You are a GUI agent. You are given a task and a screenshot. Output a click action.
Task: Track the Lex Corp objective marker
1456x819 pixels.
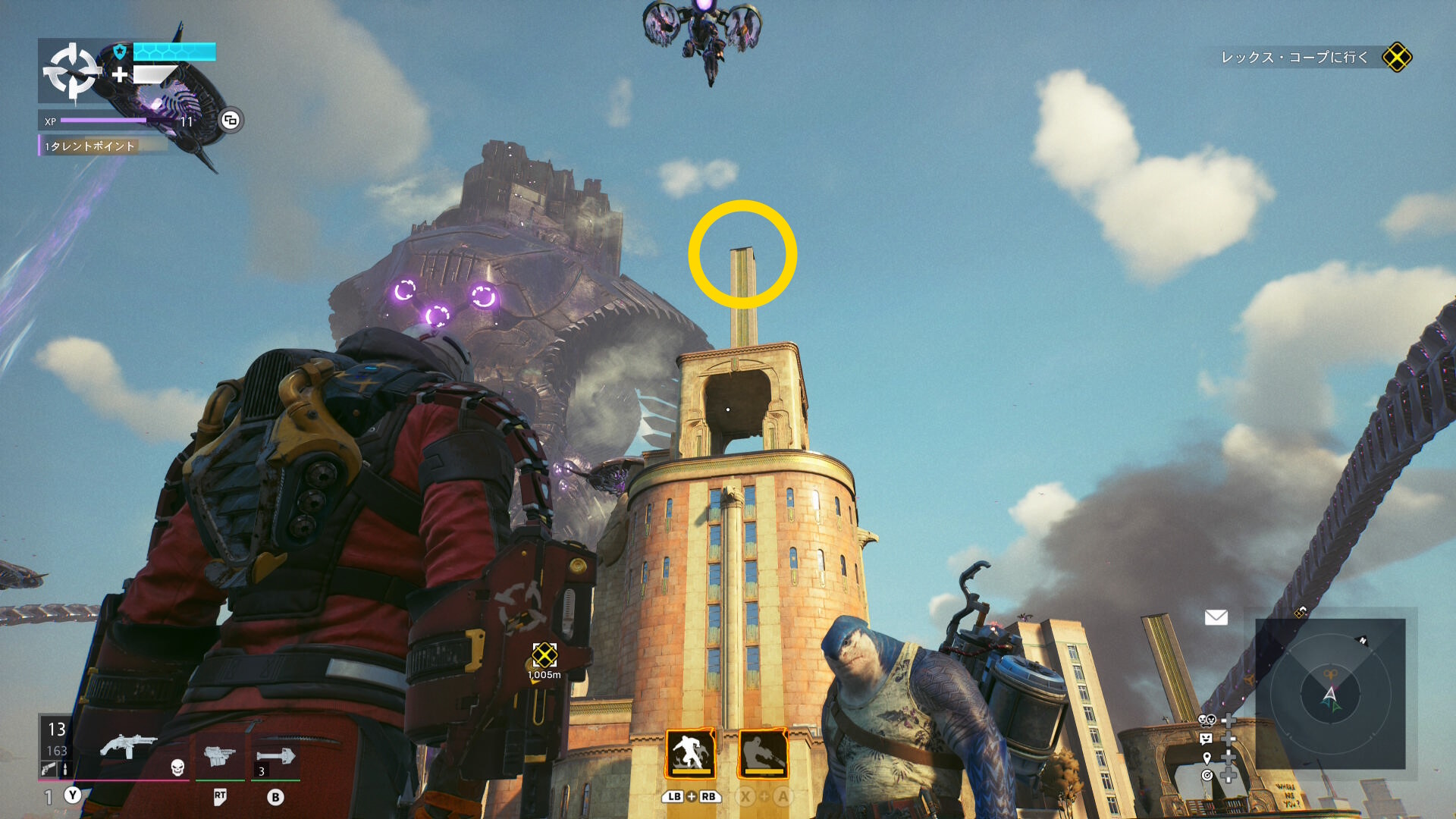click(1396, 58)
